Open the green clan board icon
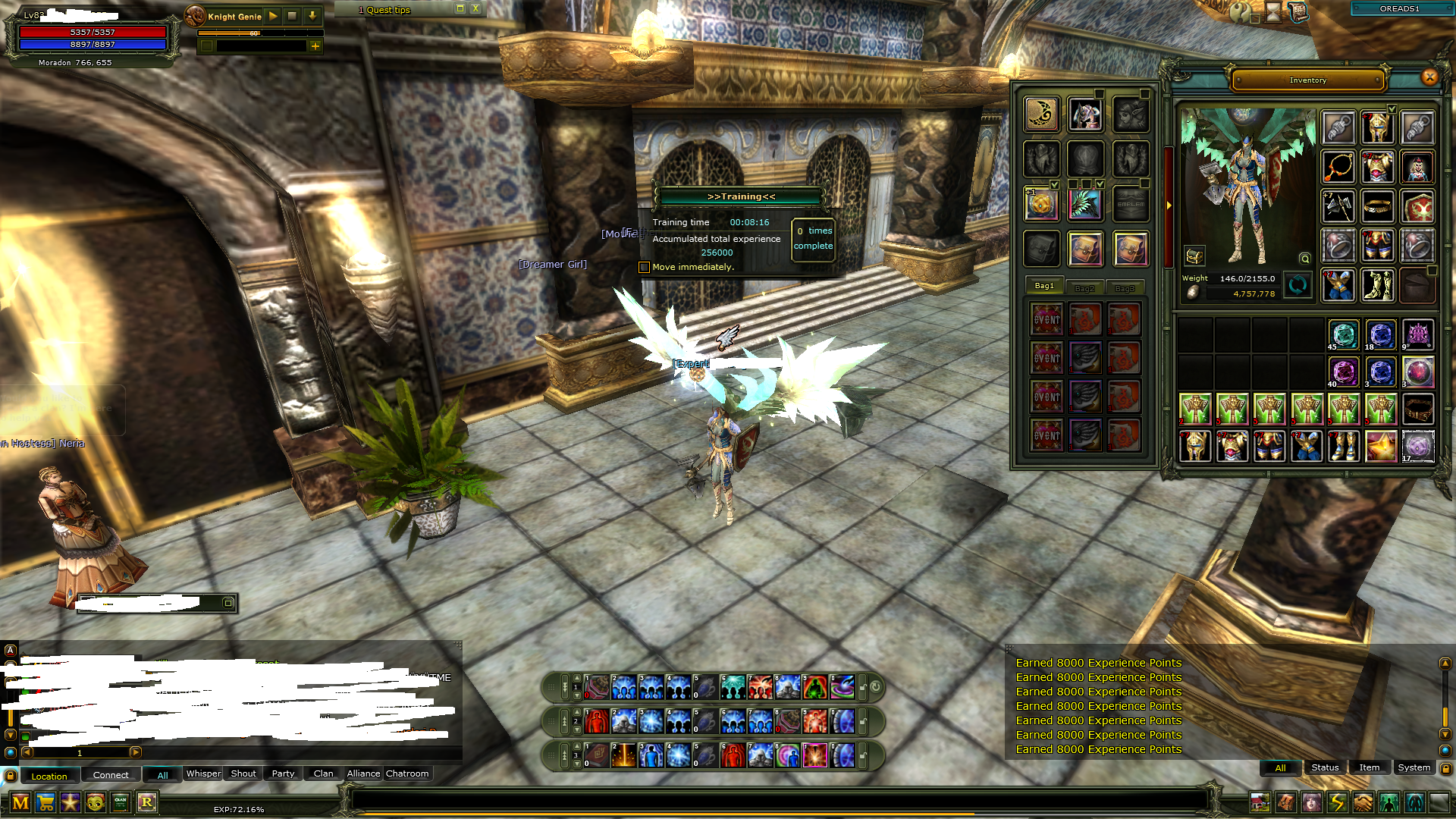The image size is (1456, 819). coord(121,802)
